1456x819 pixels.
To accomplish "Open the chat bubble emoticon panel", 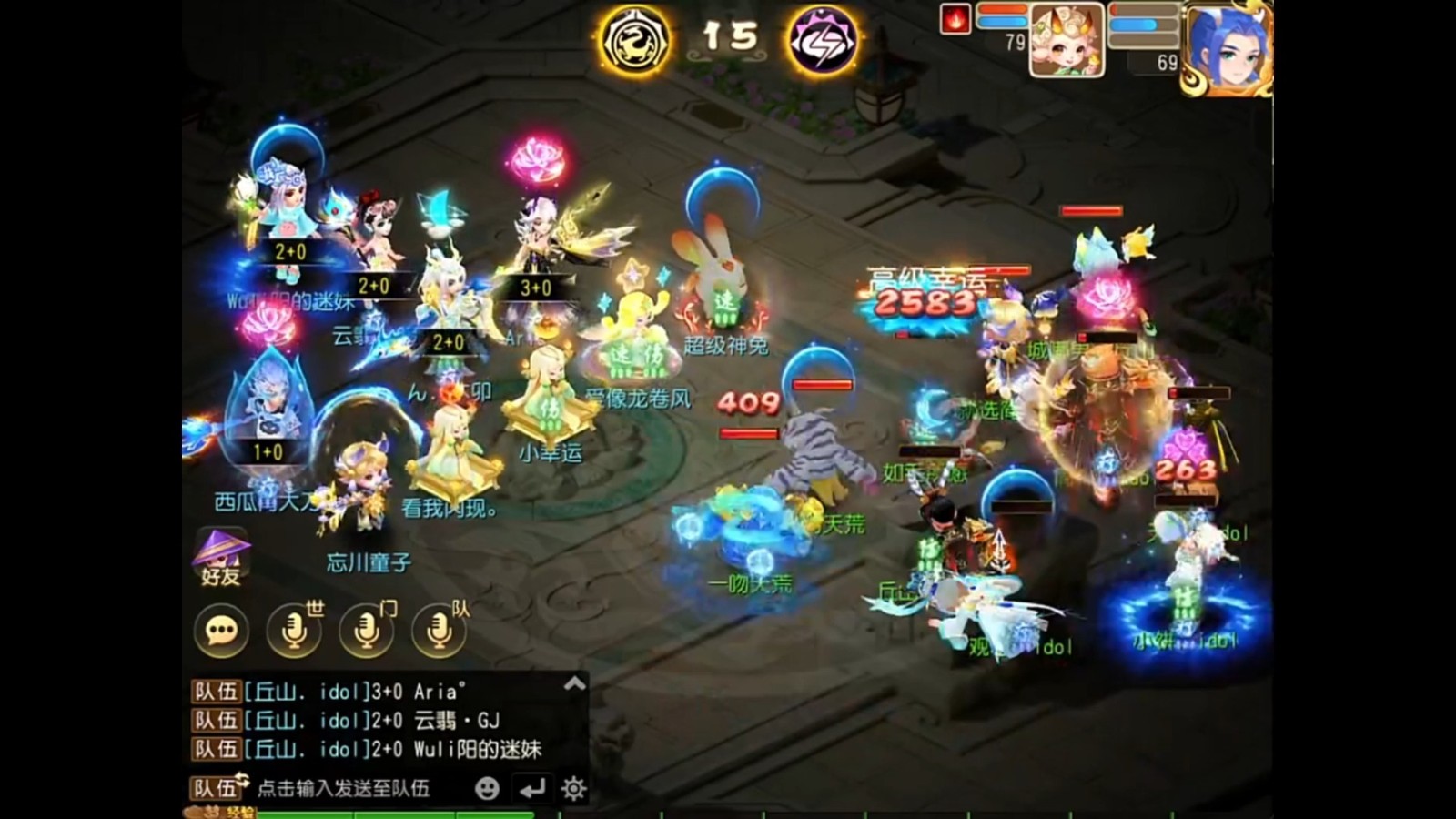I will [220, 631].
